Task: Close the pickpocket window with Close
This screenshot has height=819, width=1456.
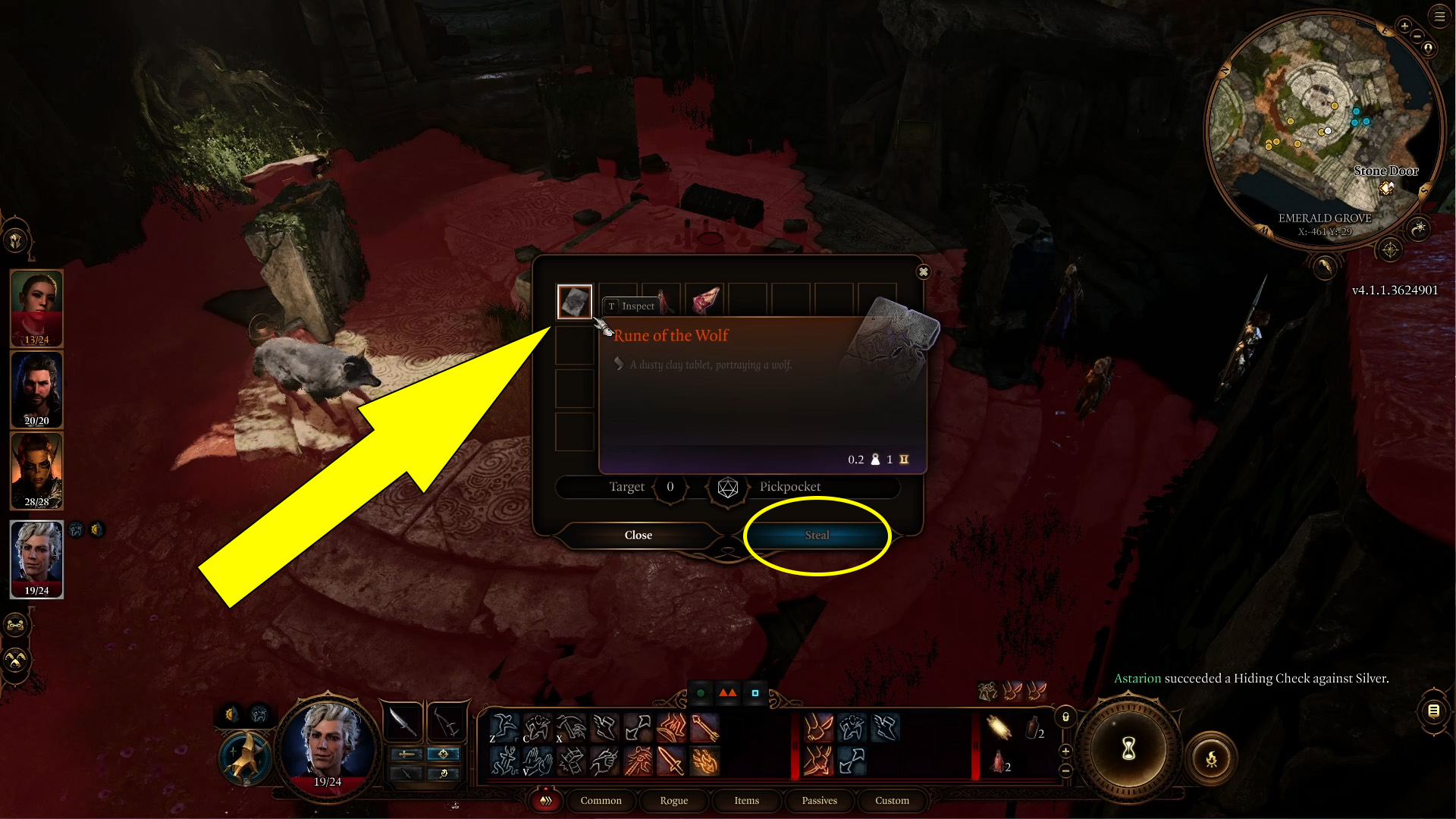Action: (x=639, y=535)
